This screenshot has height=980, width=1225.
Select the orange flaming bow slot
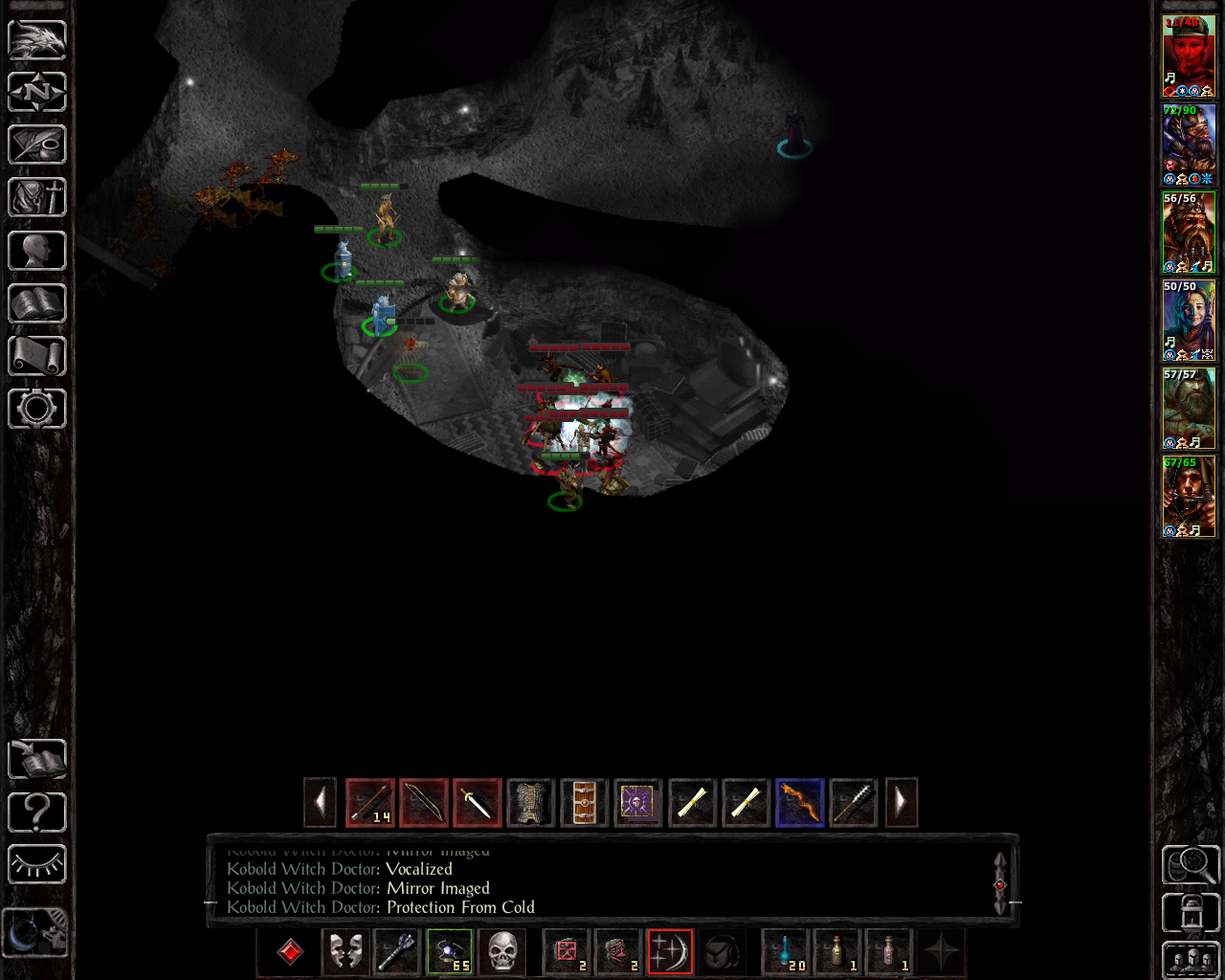799,802
